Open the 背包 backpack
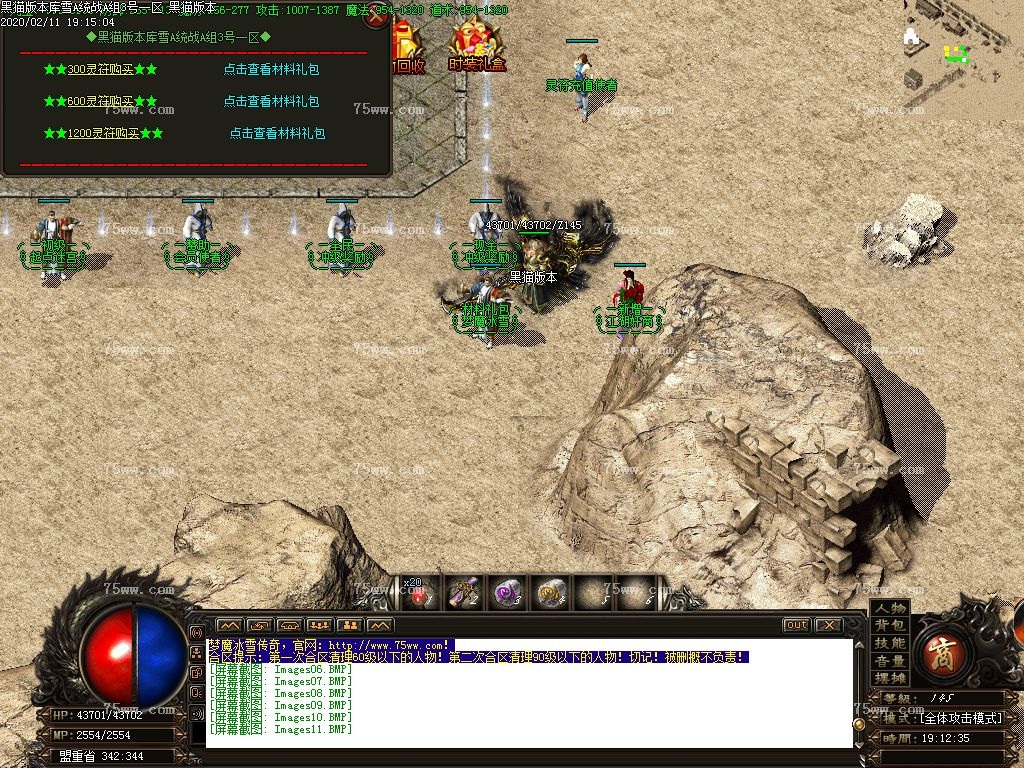Viewport: 1024px width, 768px height. pos(889,625)
